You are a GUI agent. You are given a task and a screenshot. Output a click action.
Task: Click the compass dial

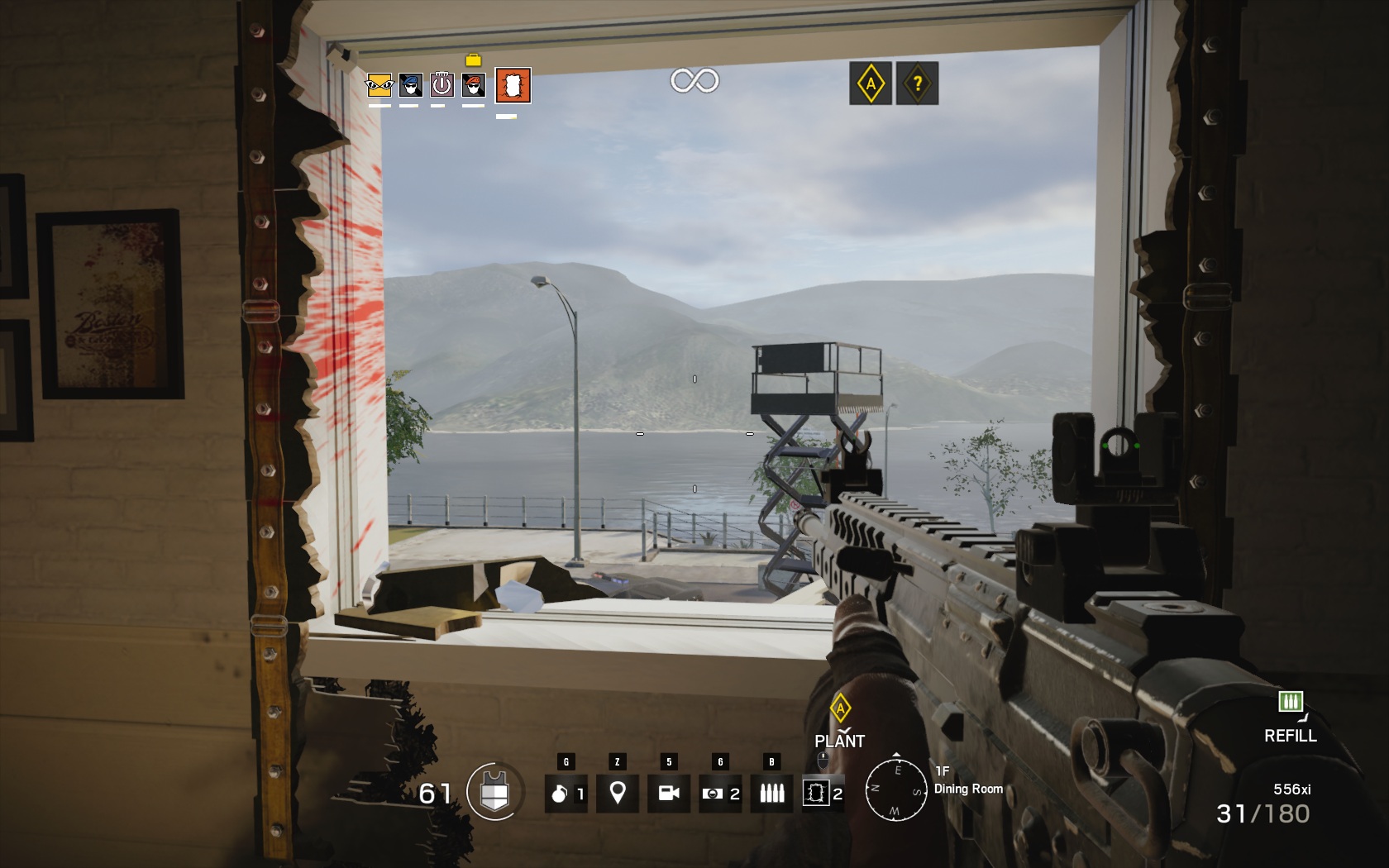(x=896, y=789)
